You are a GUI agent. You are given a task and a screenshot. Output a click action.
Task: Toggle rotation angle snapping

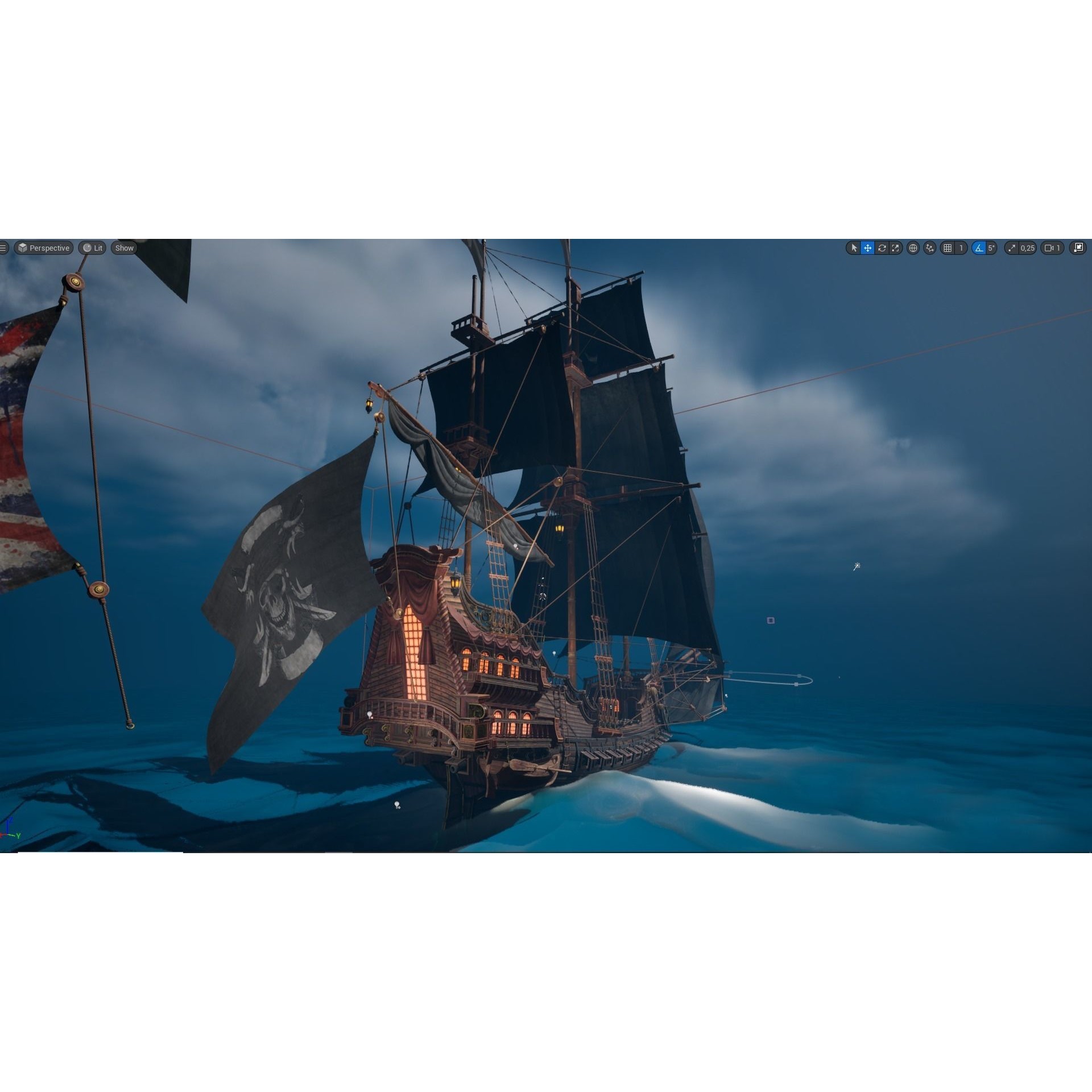980,248
